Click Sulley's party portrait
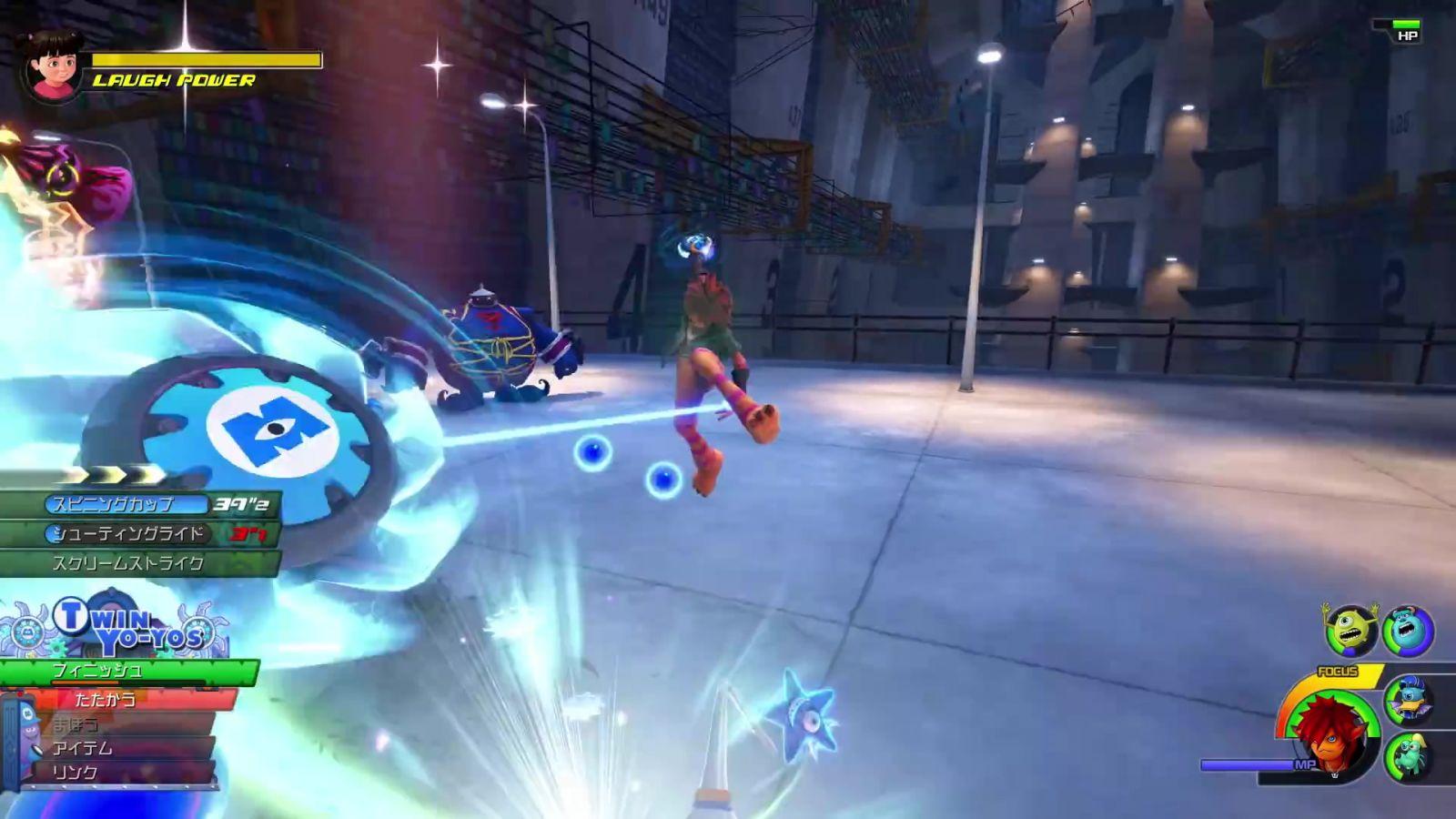The width and height of the screenshot is (1456, 819). point(1408,631)
